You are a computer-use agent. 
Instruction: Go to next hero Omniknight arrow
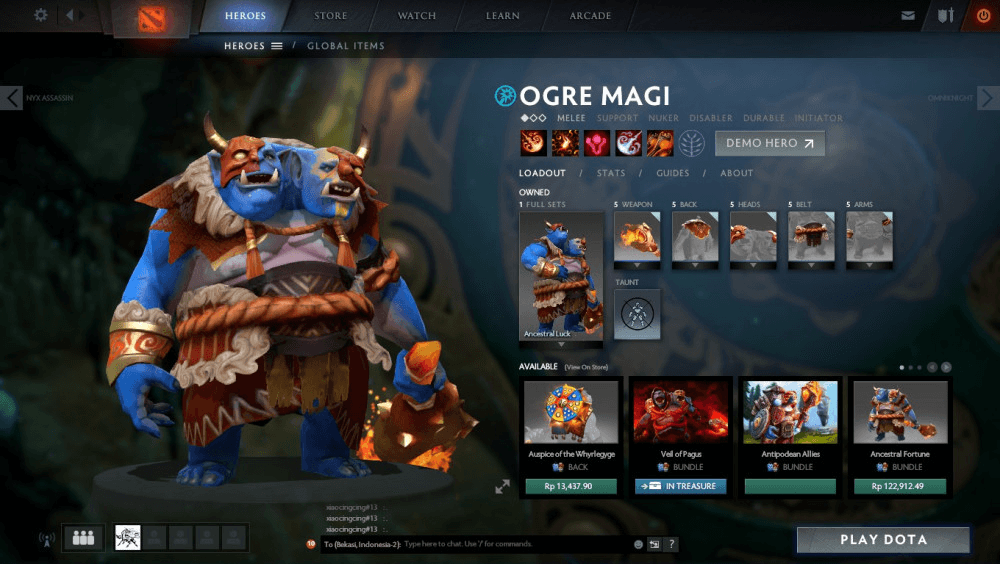pos(988,97)
